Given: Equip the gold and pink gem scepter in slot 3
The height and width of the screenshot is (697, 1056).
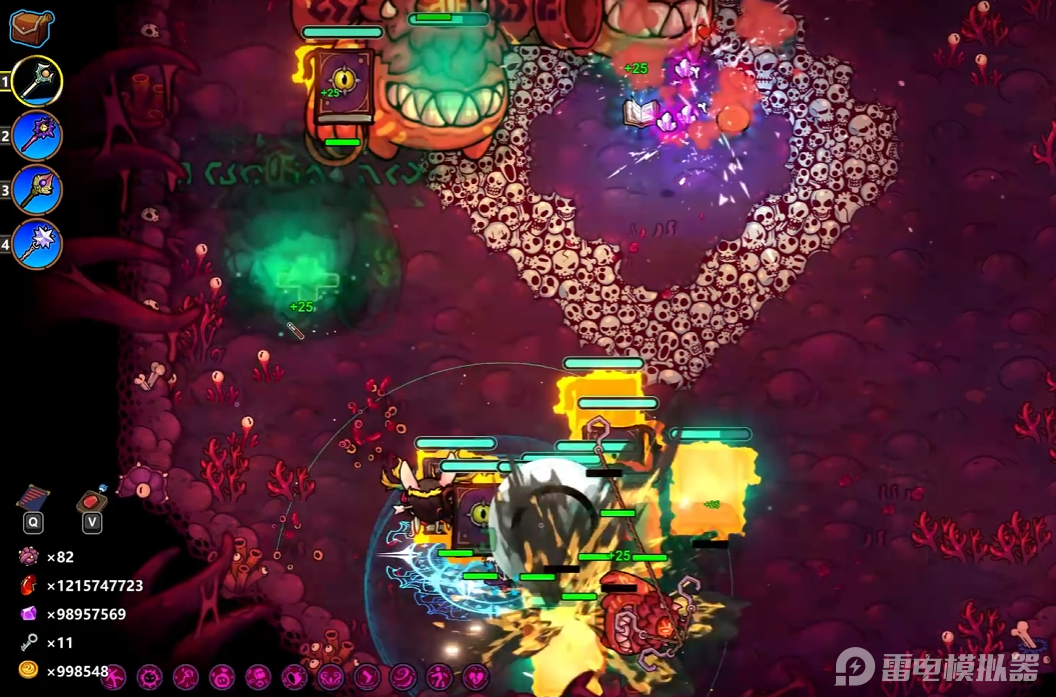Looking at the screenshot, I should pos(37,190).
